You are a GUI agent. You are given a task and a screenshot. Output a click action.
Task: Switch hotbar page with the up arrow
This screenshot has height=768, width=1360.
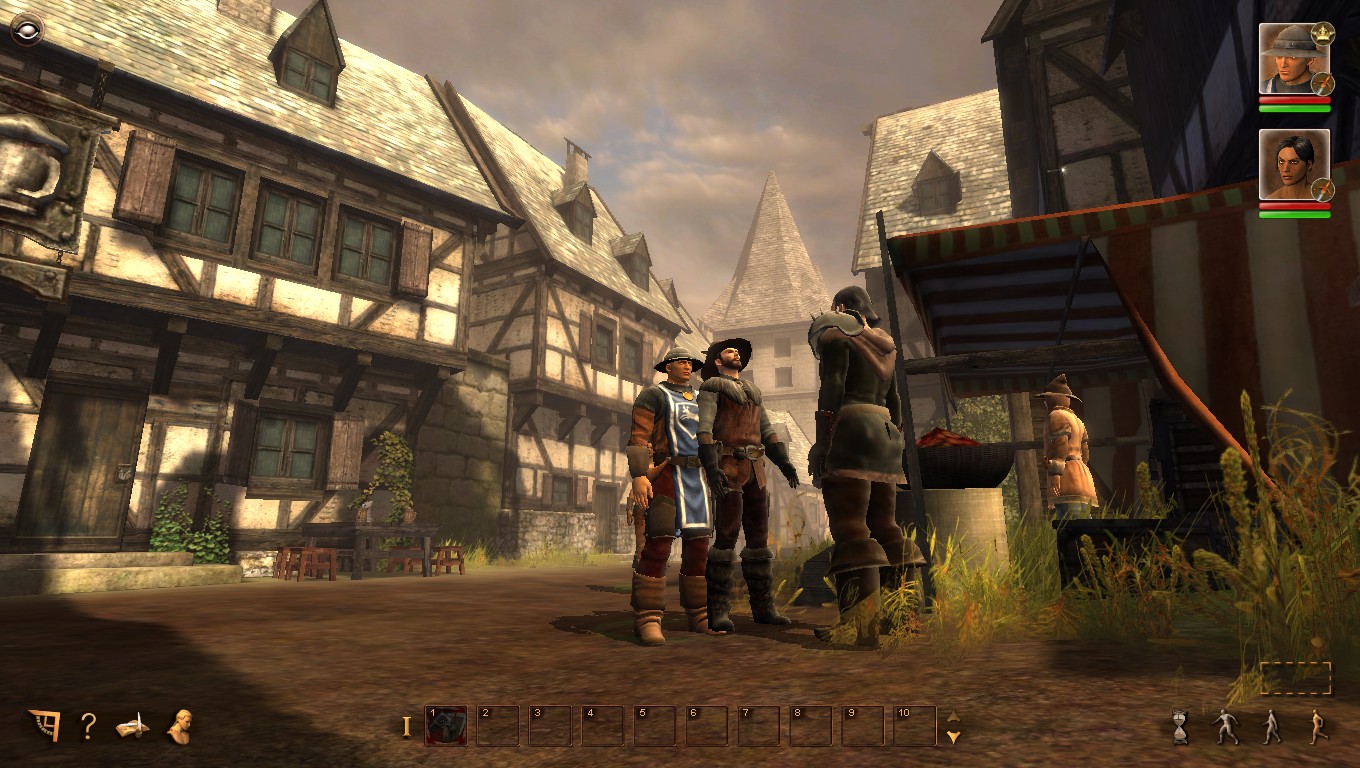(953, 716)
